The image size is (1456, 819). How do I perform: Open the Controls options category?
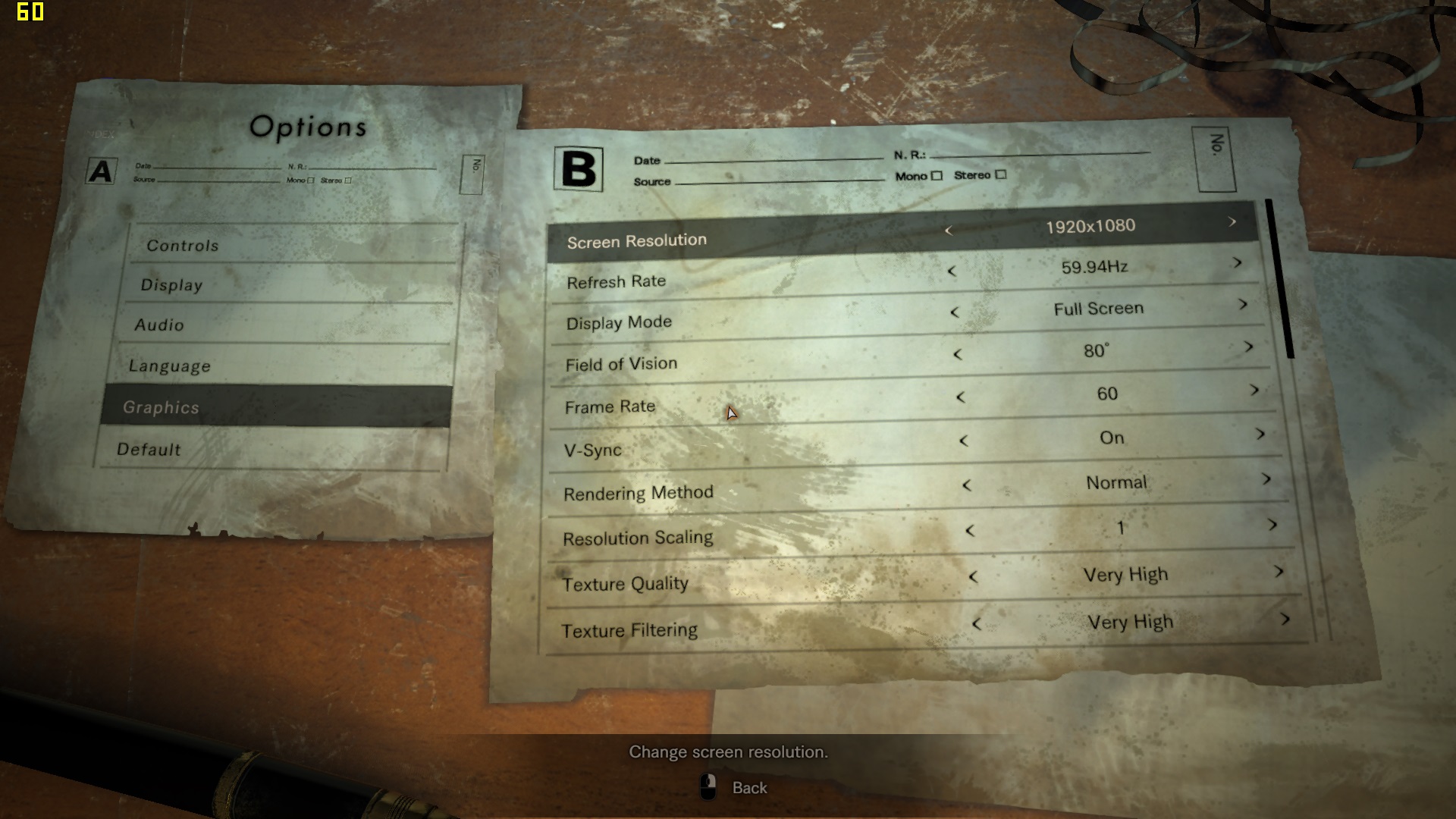click(183, 246)
